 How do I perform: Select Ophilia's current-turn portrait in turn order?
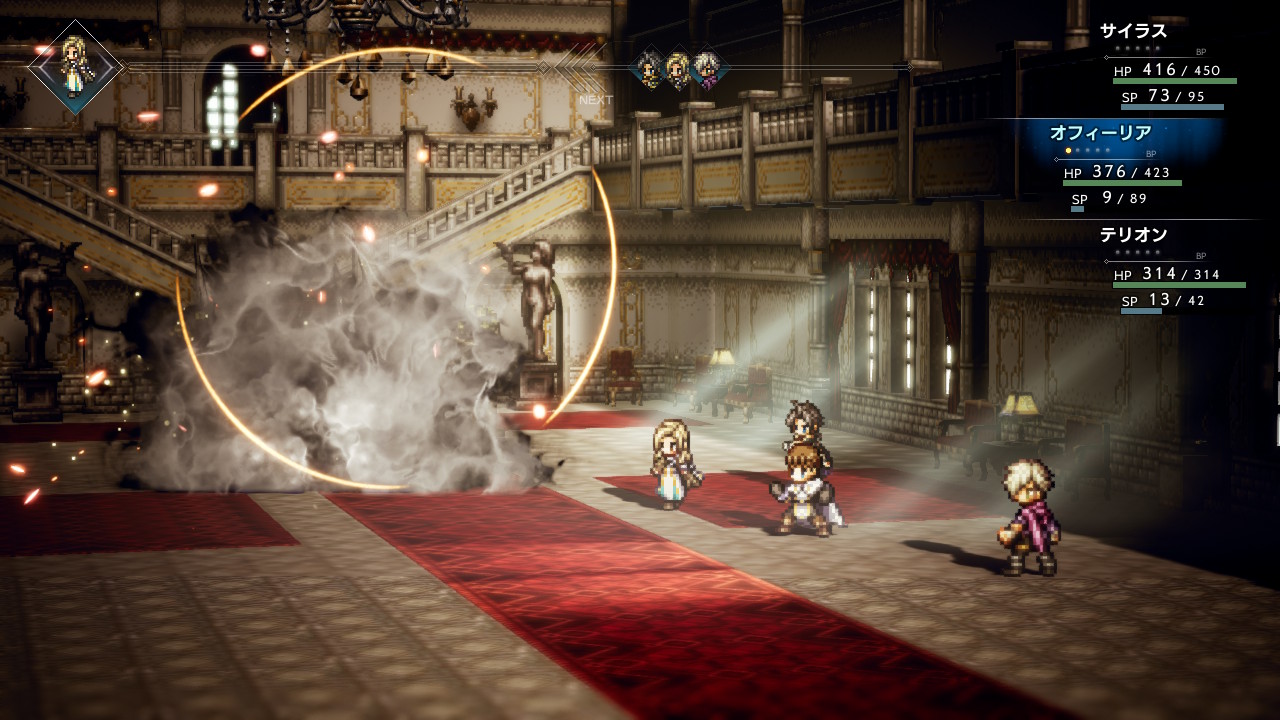75,67
